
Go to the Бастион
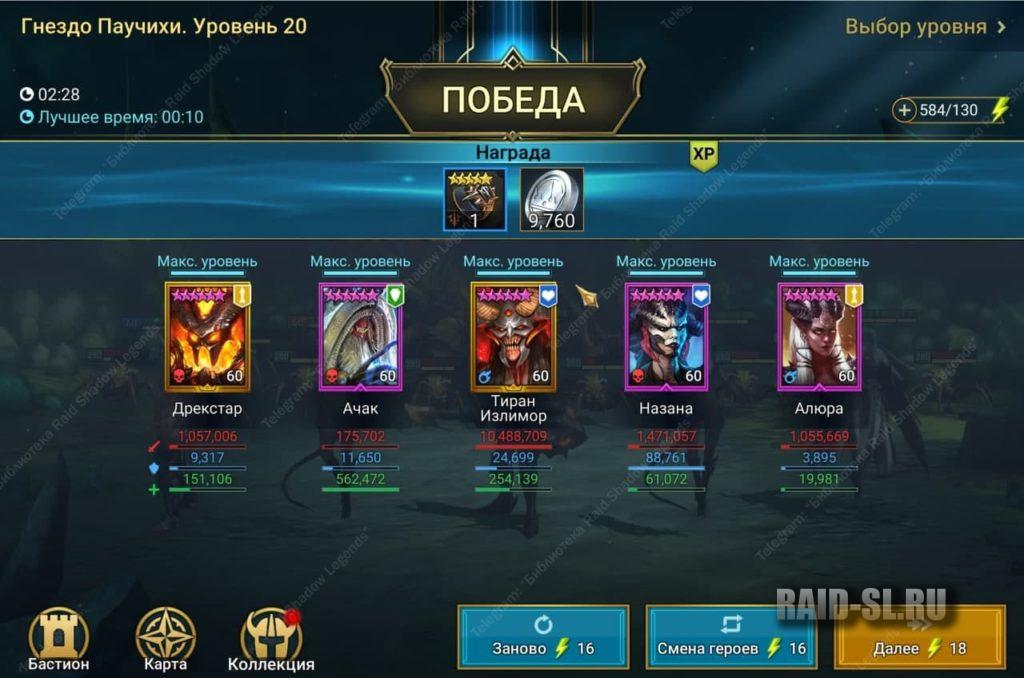pos(59,638)
